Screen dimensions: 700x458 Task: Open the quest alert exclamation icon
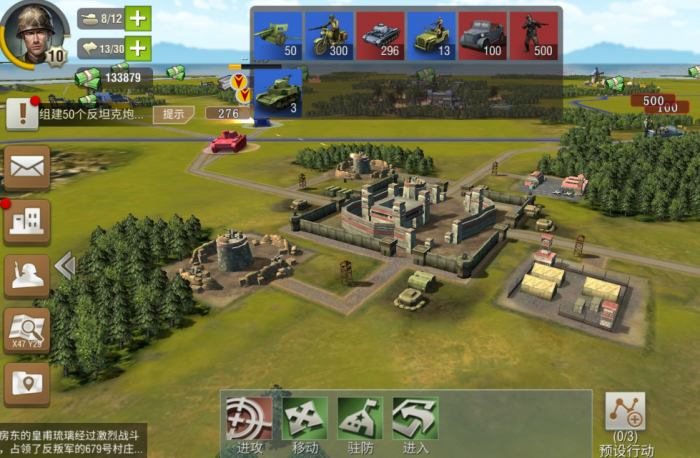[x=22, y=113]
